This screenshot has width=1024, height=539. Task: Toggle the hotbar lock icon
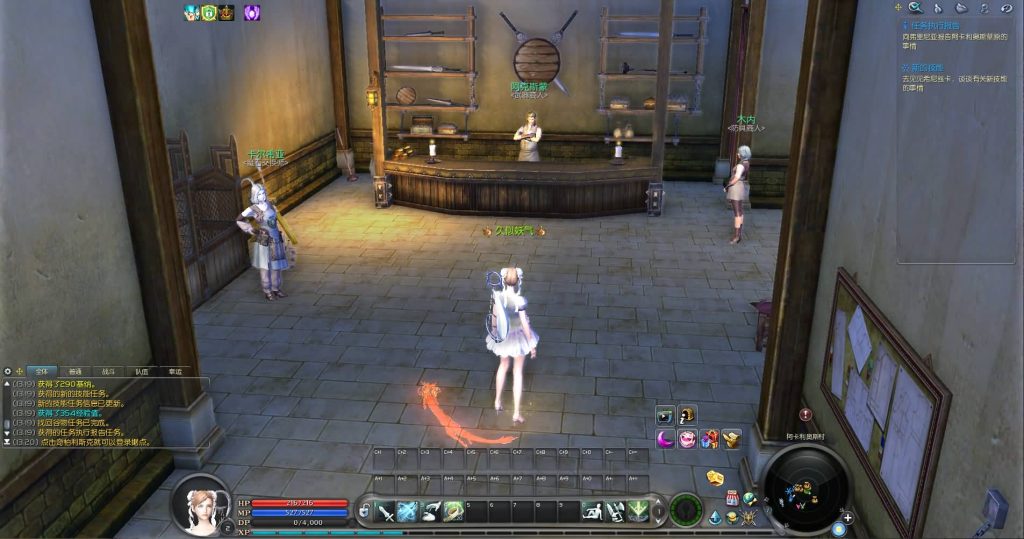364,512
